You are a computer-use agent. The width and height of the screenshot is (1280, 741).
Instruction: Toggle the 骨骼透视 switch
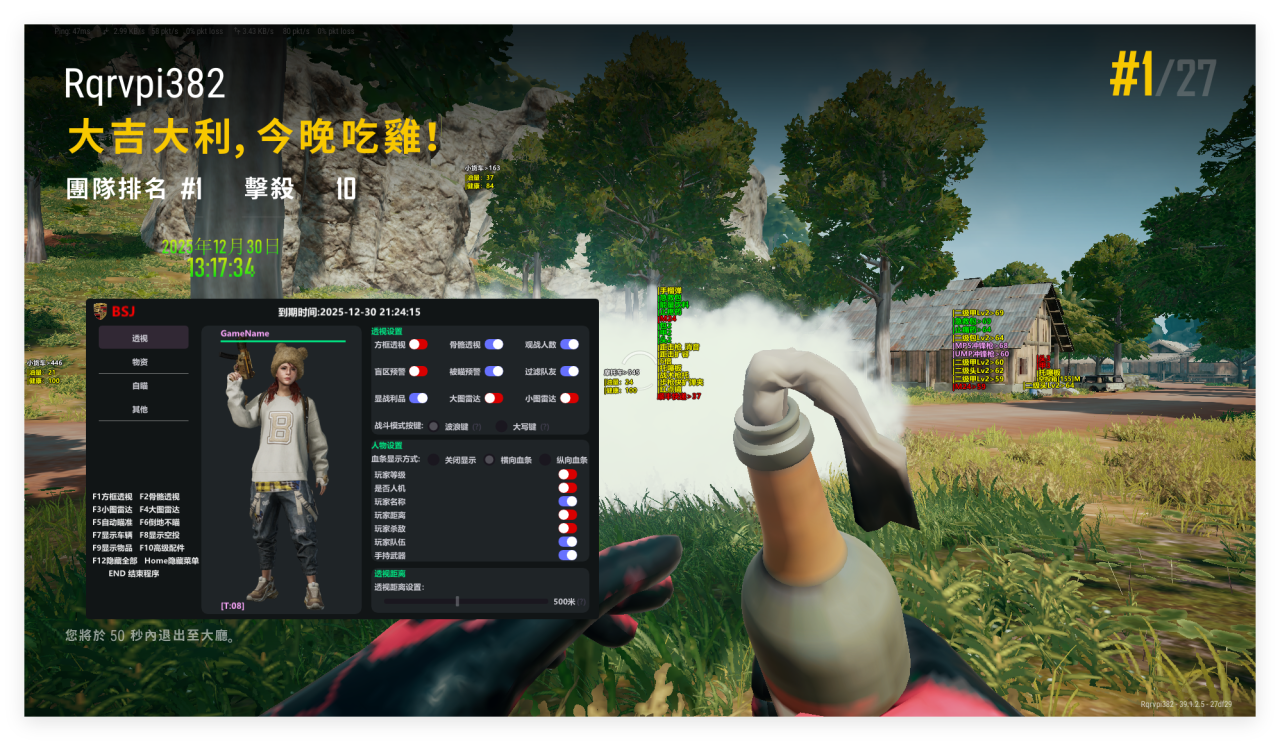494,344
